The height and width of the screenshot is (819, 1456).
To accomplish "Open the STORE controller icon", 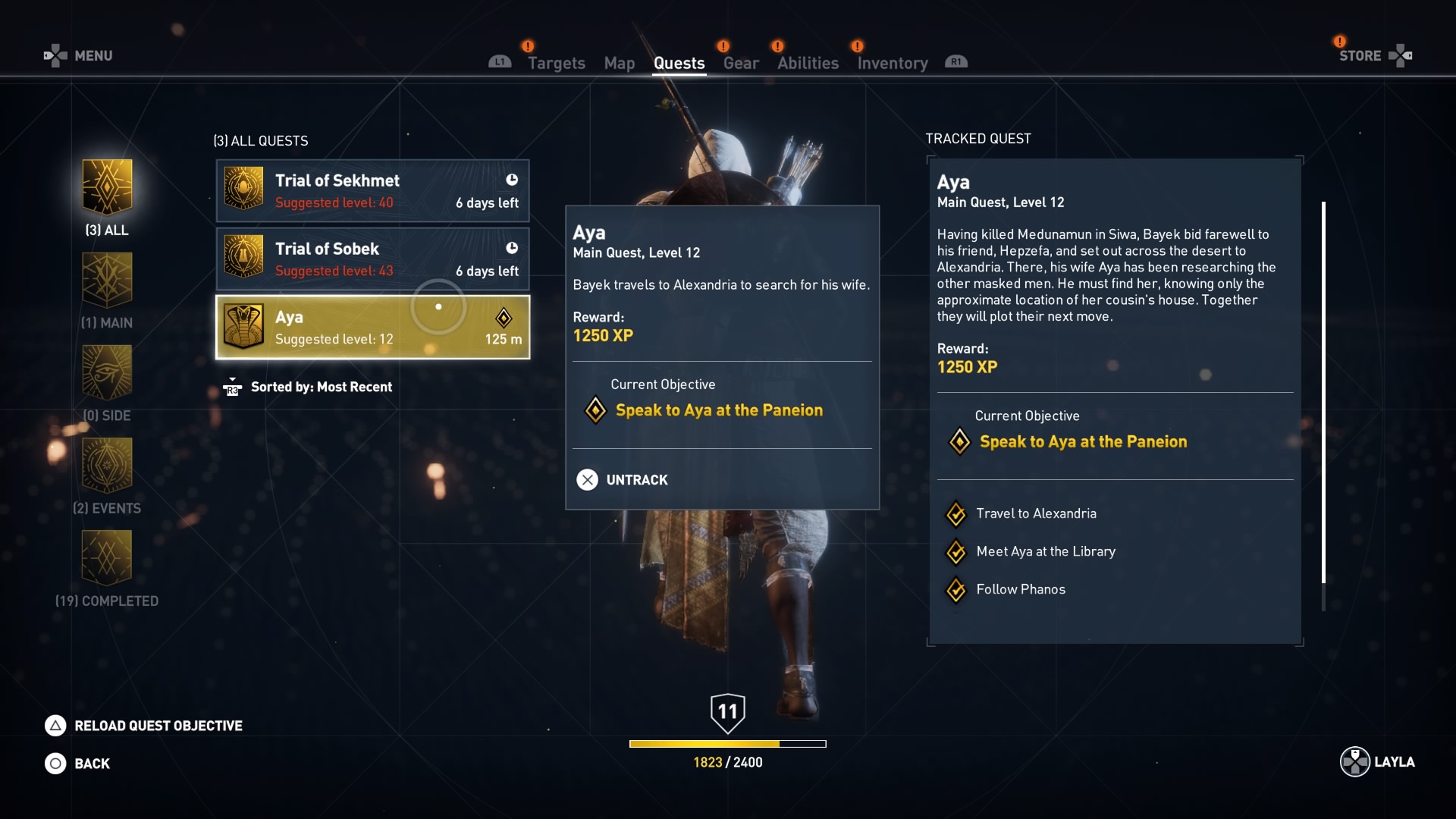I will (x=1401, y=55).
